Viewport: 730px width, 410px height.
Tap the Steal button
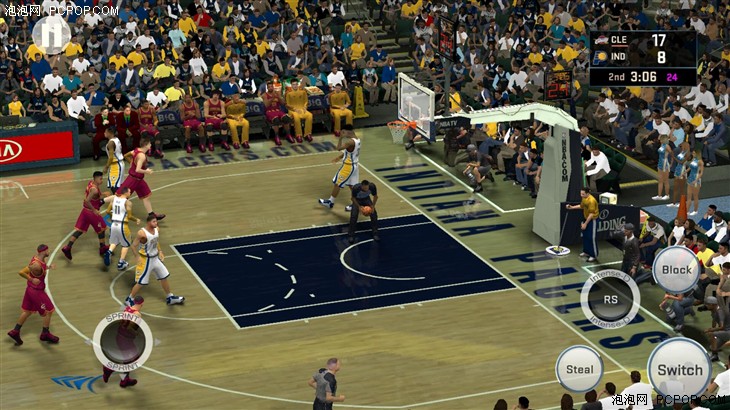579,368
